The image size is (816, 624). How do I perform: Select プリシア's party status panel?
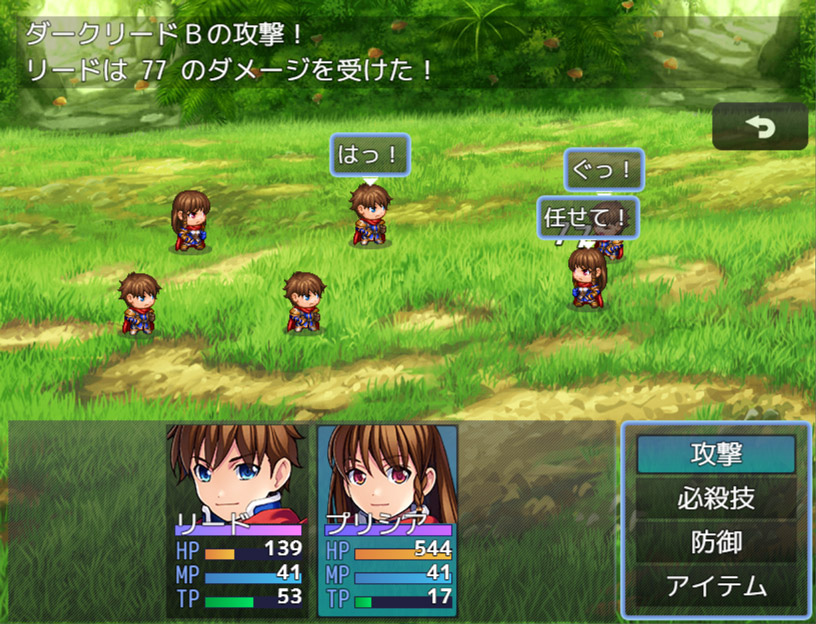point(388,520)
